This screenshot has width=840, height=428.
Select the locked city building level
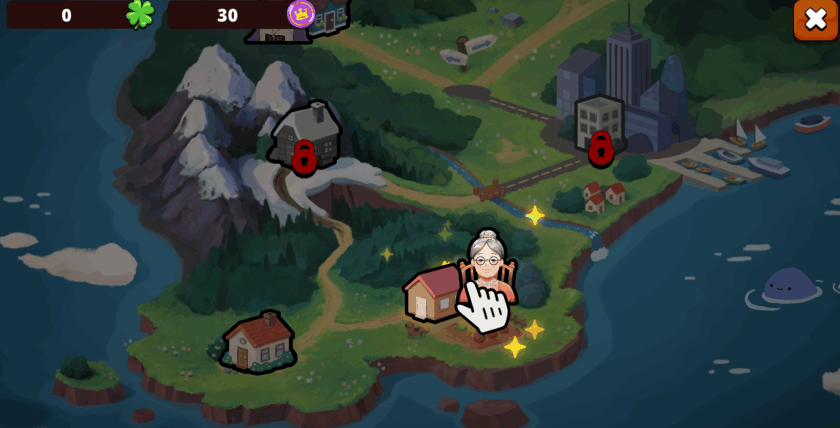[599, 128]
